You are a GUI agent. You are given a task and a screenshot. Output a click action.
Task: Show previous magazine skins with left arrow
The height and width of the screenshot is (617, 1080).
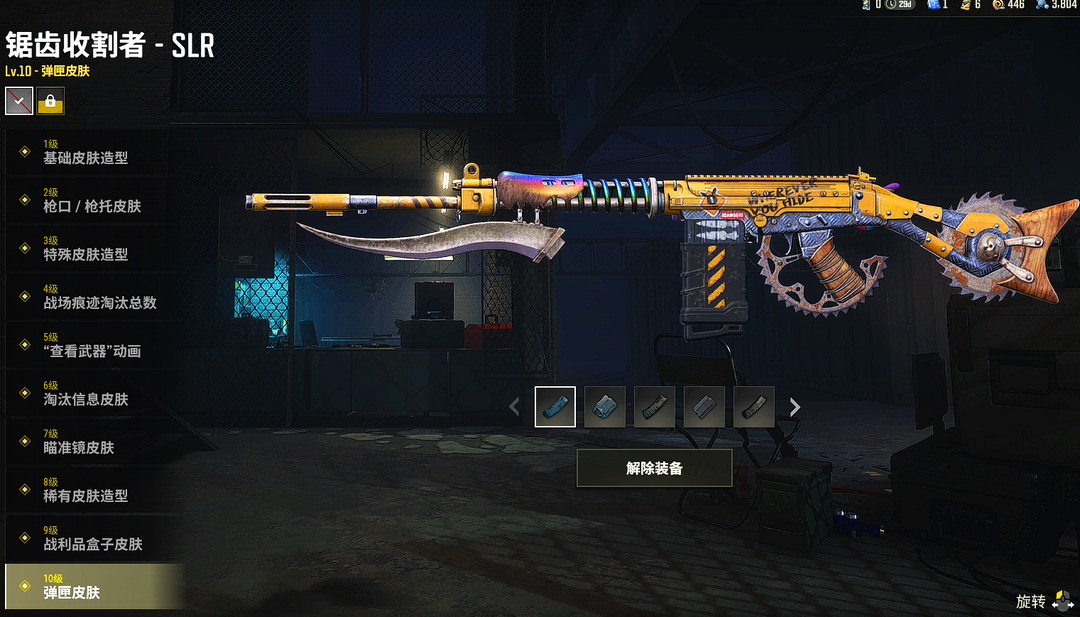[515, 407]
